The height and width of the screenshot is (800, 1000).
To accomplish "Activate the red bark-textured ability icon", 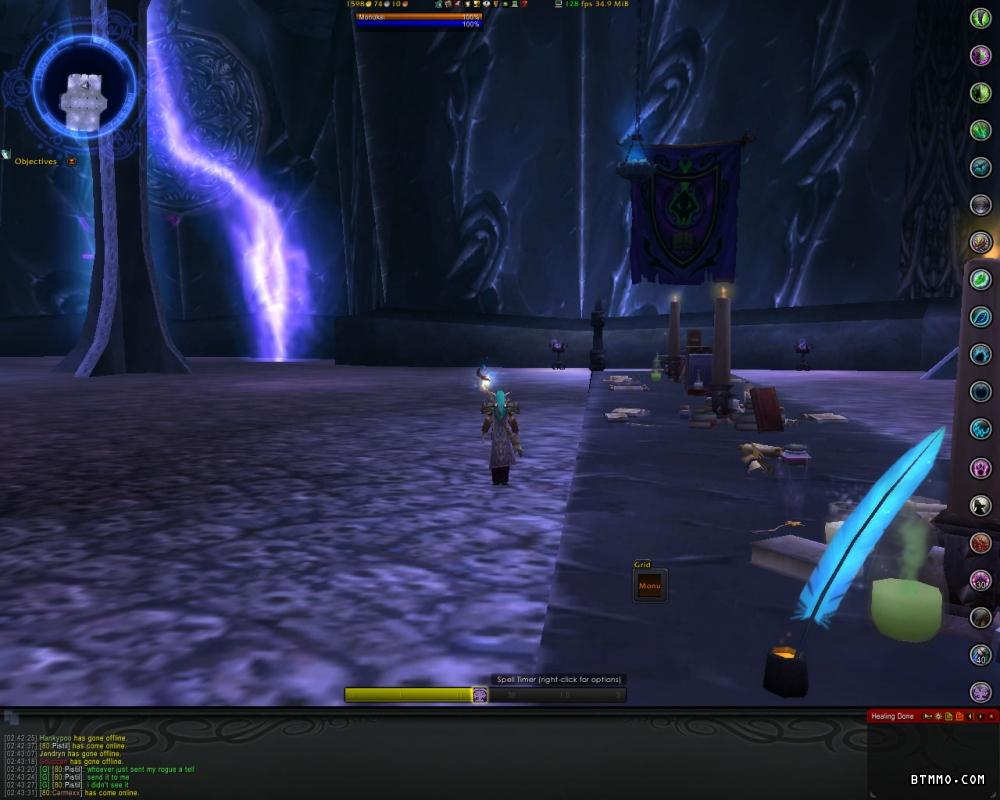I will pos(981,543).
